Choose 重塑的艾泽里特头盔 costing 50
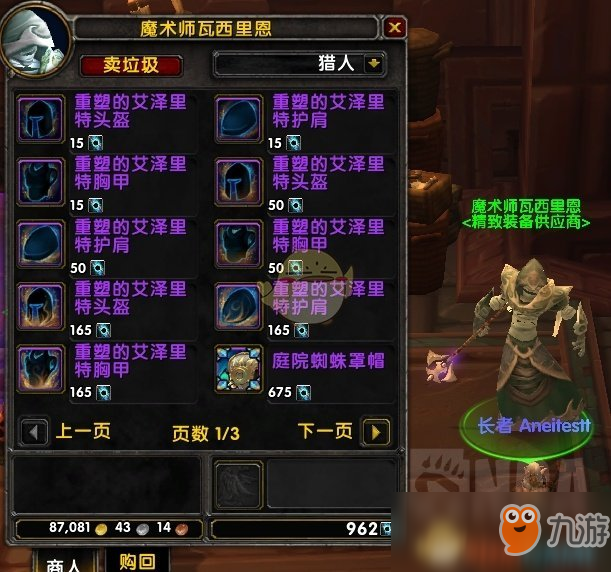Image resolution: width=611 pixels, height=572 pixels. point(238,178)
